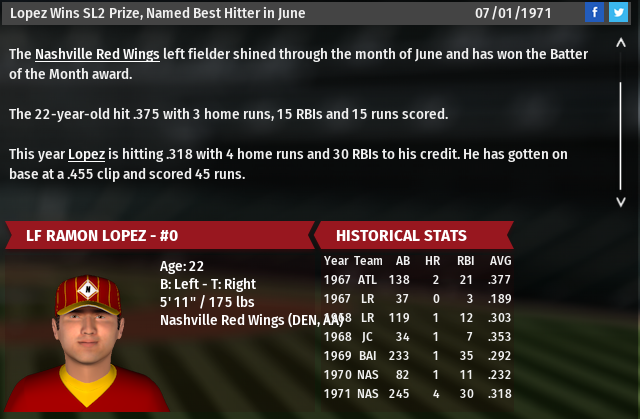This screenshot has width=640, height=419.
Task: Click the scroll down arrow in article
Action: [x=620, y=201]
